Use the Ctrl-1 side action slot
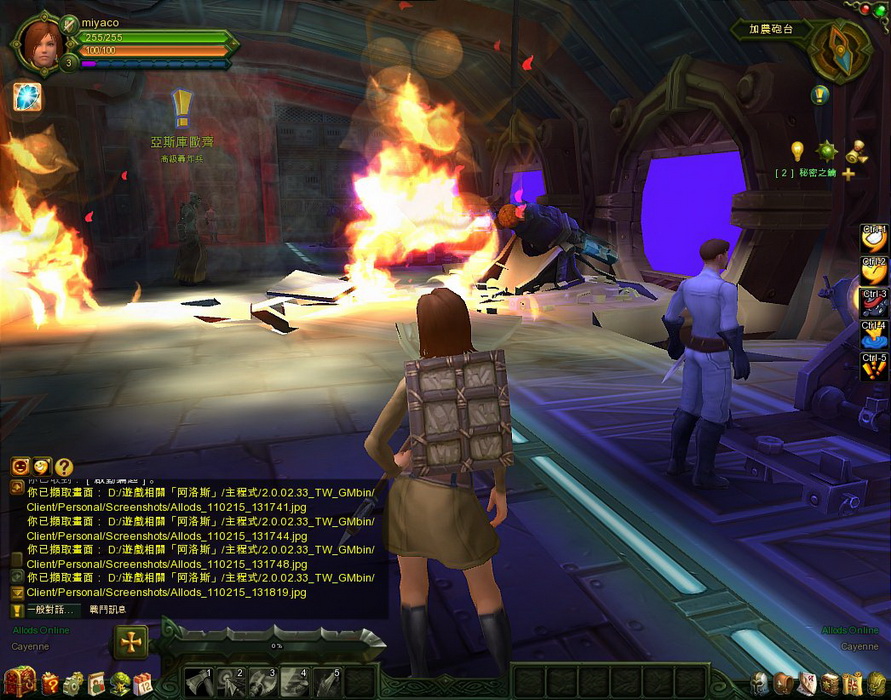Viewport: 891px width, 700px height. pos(874,237)
